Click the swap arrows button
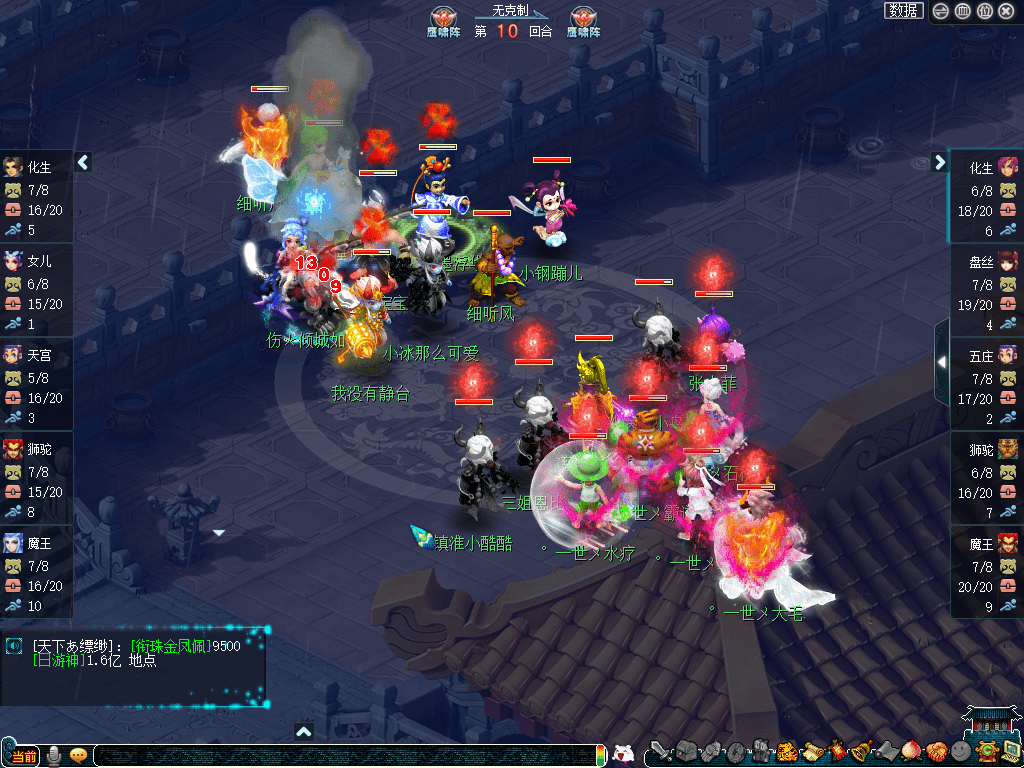This screenshot has height=768, width=1024. [x=940, y=11]
